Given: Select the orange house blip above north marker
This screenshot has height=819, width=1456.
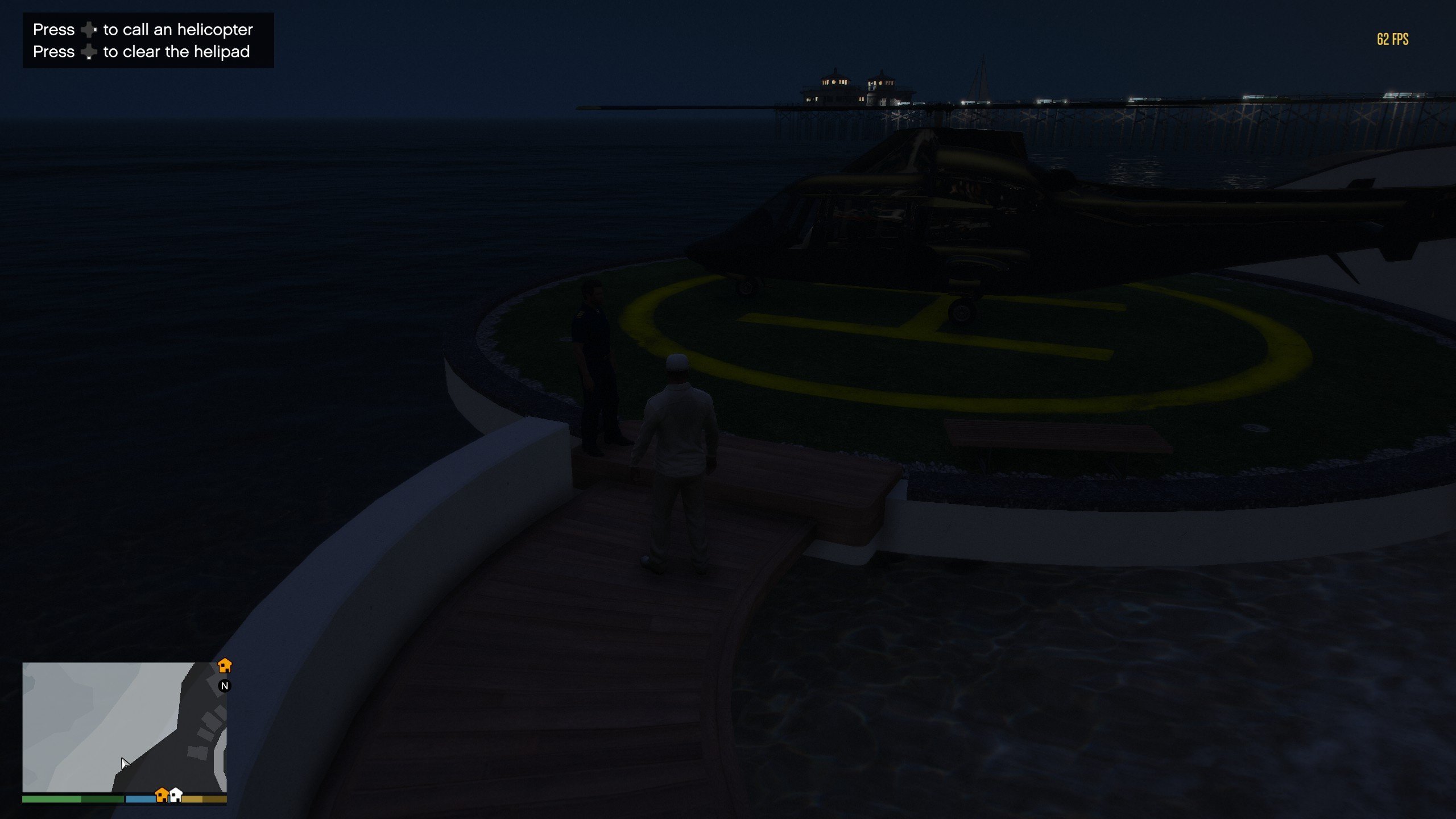Looking at the screenshot, I should tap(225, 665).
